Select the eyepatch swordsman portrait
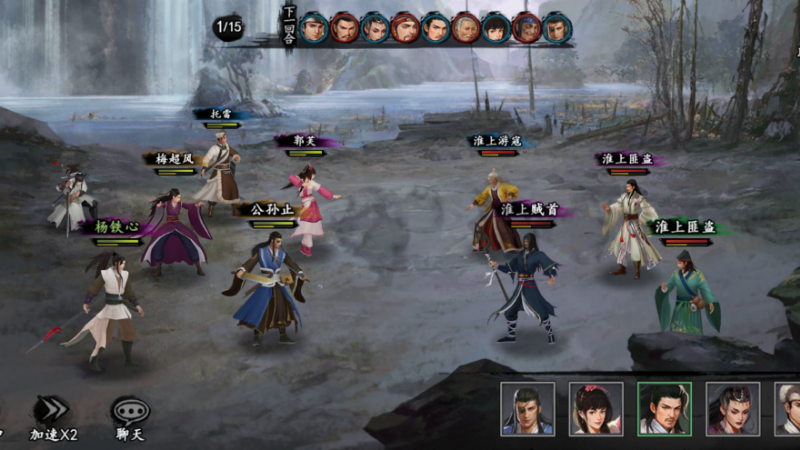 [527, 408]
